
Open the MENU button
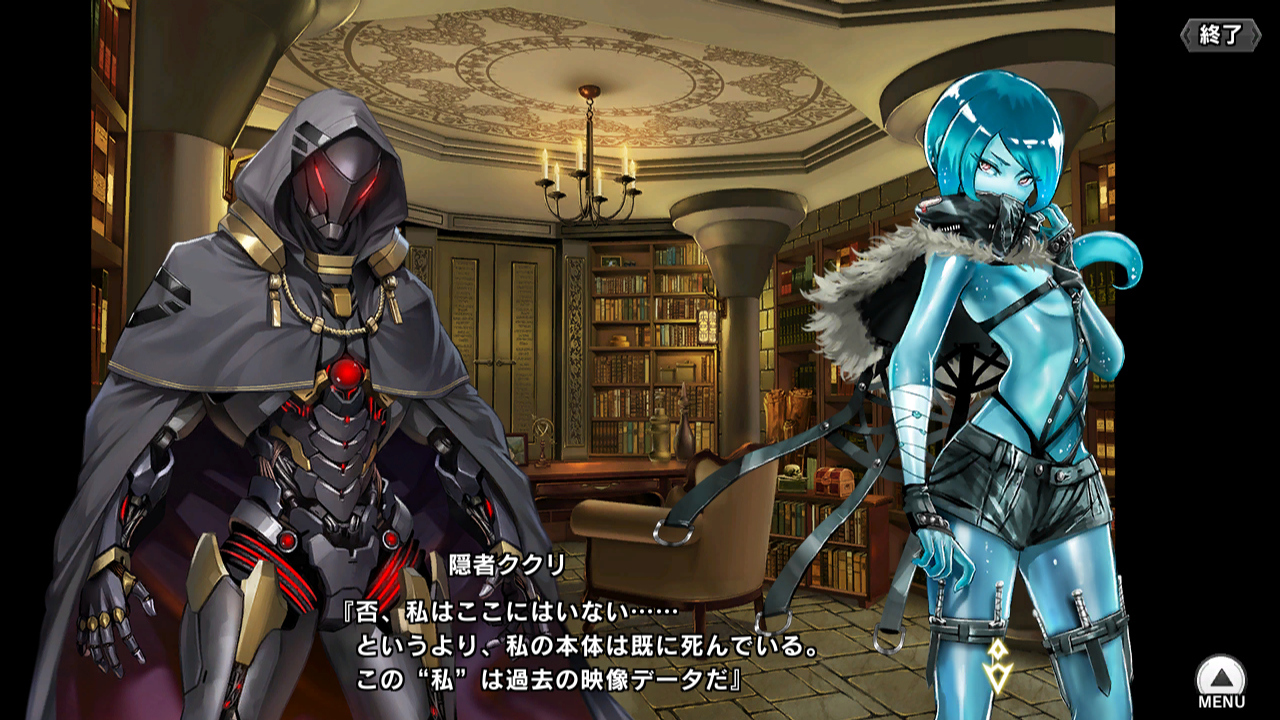[1221, 681]
